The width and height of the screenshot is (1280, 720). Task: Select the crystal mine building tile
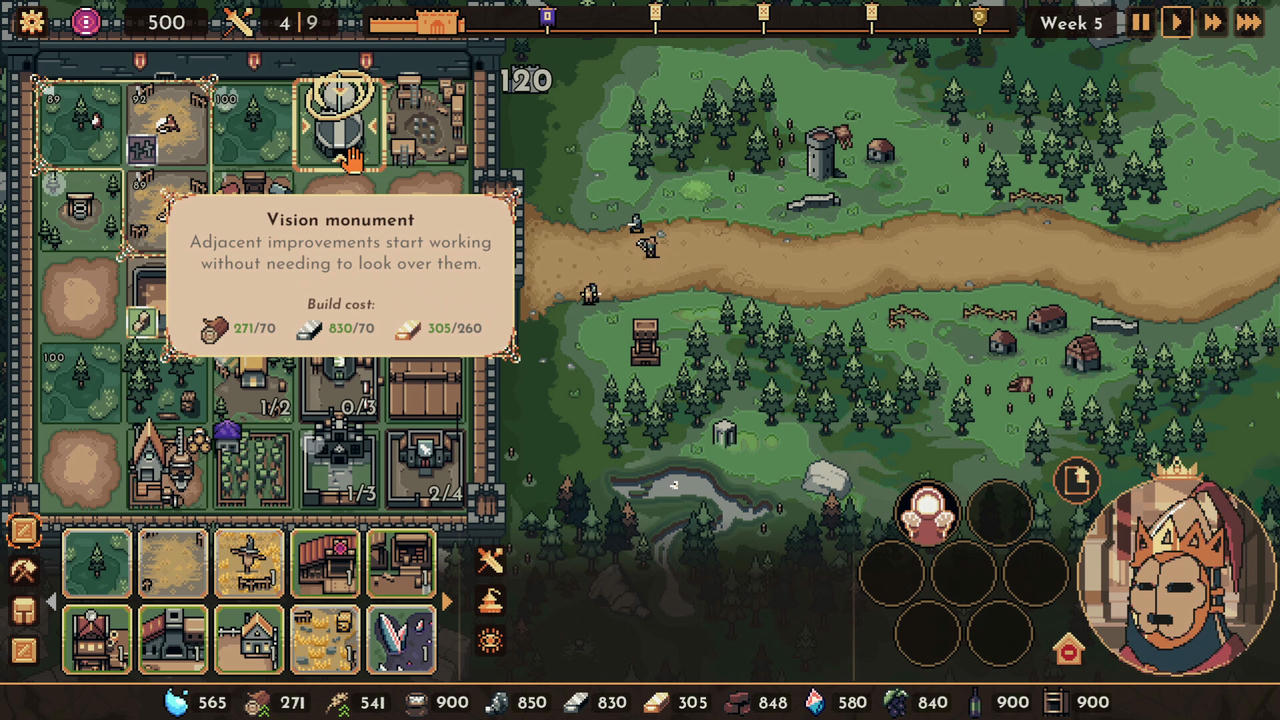pyautogui.click(x=400, y=640)
